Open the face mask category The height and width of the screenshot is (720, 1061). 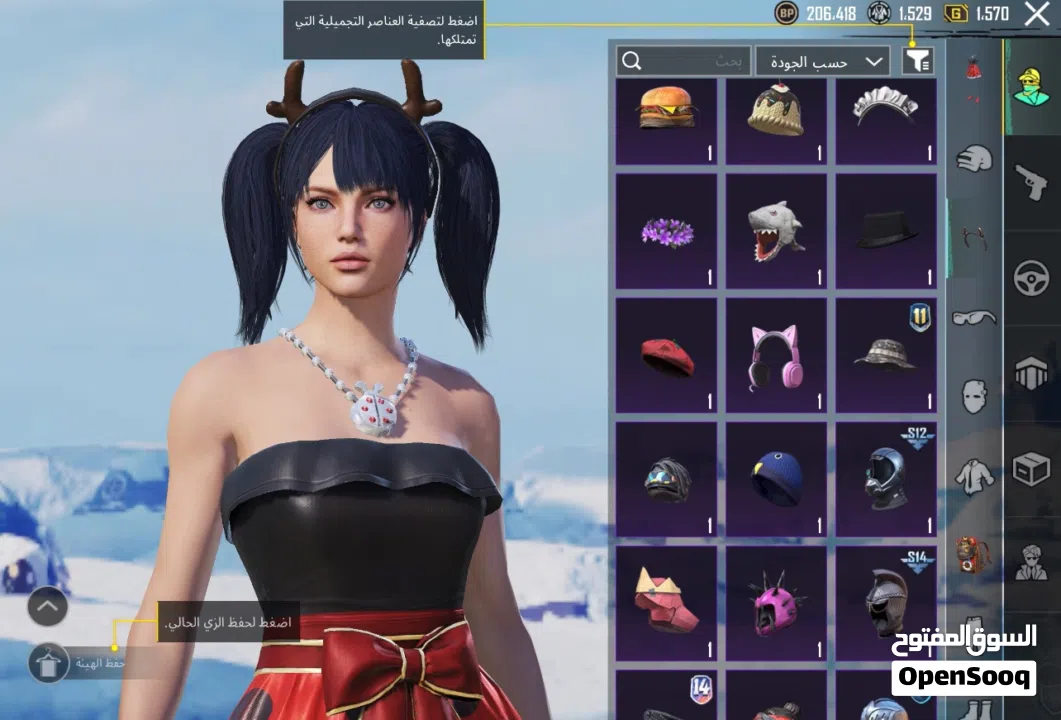tap(974, 397)
